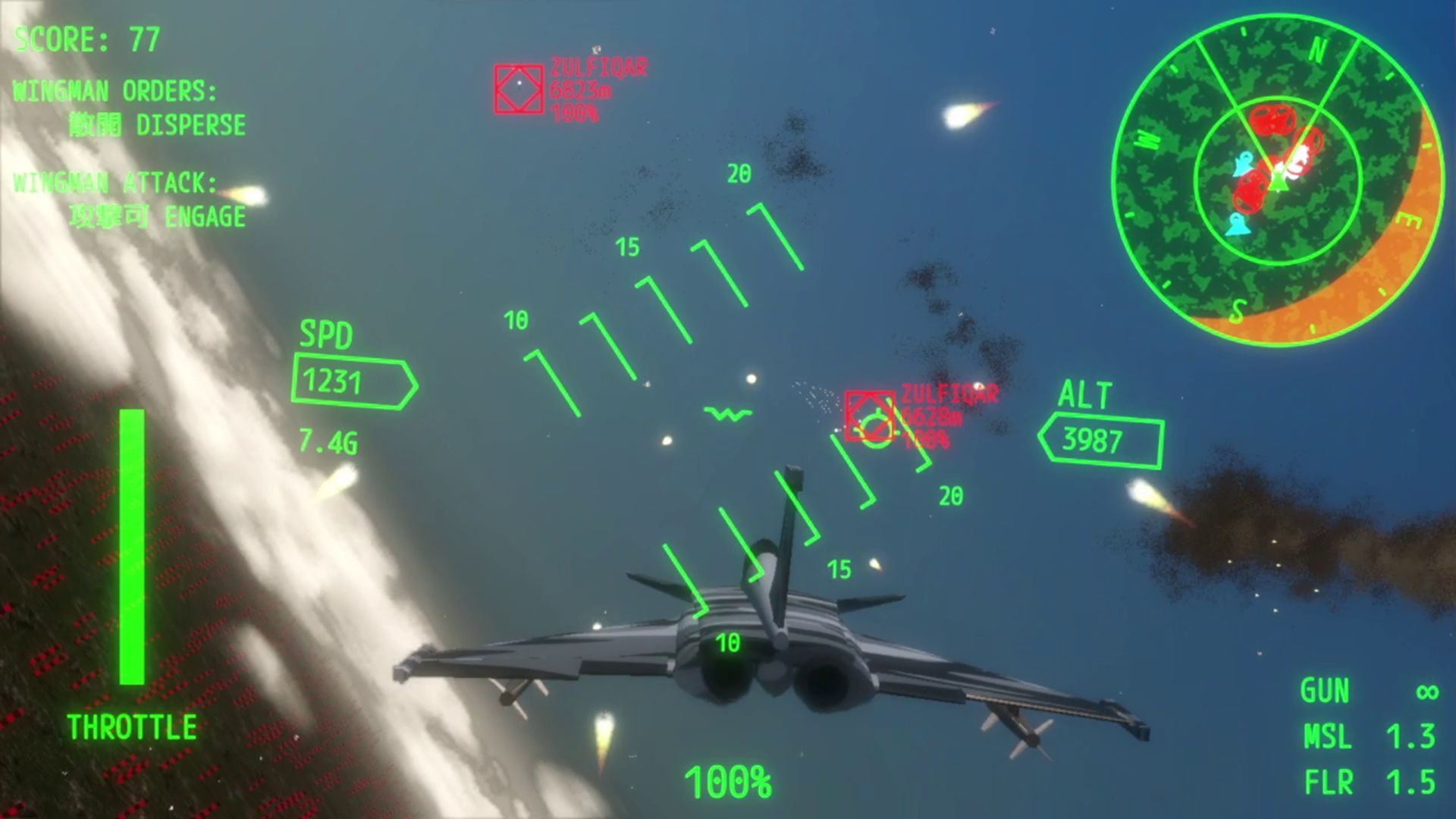Select the WINGMAN ATTACK menu entry

pyautogui.click(x=115, y=184)
